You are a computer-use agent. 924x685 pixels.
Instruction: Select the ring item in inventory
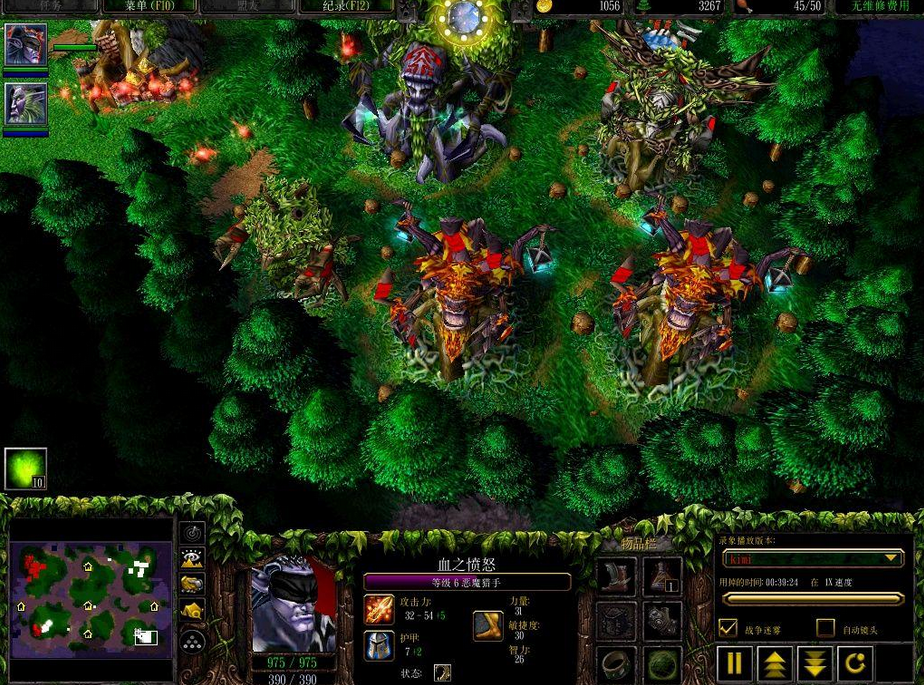point(616,663)
